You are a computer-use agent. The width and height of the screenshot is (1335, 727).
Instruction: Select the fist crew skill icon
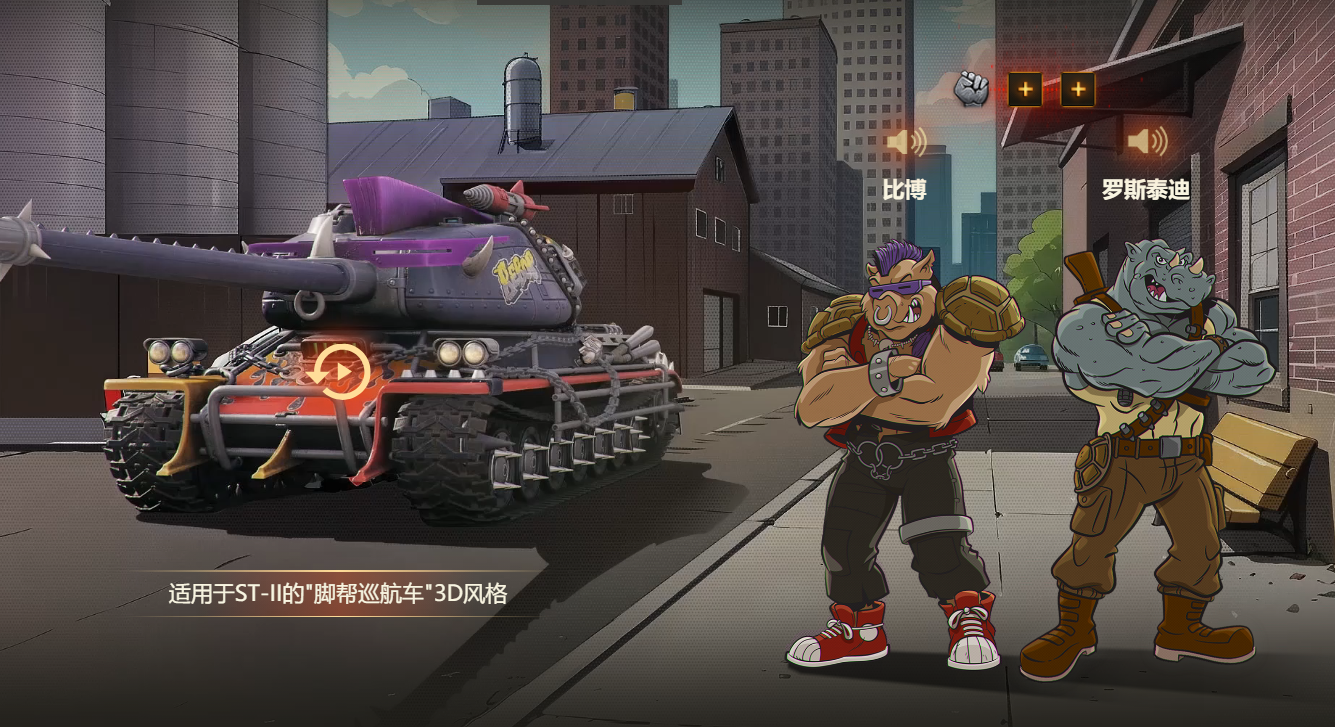pyautogui.click(x=970, y=90)
